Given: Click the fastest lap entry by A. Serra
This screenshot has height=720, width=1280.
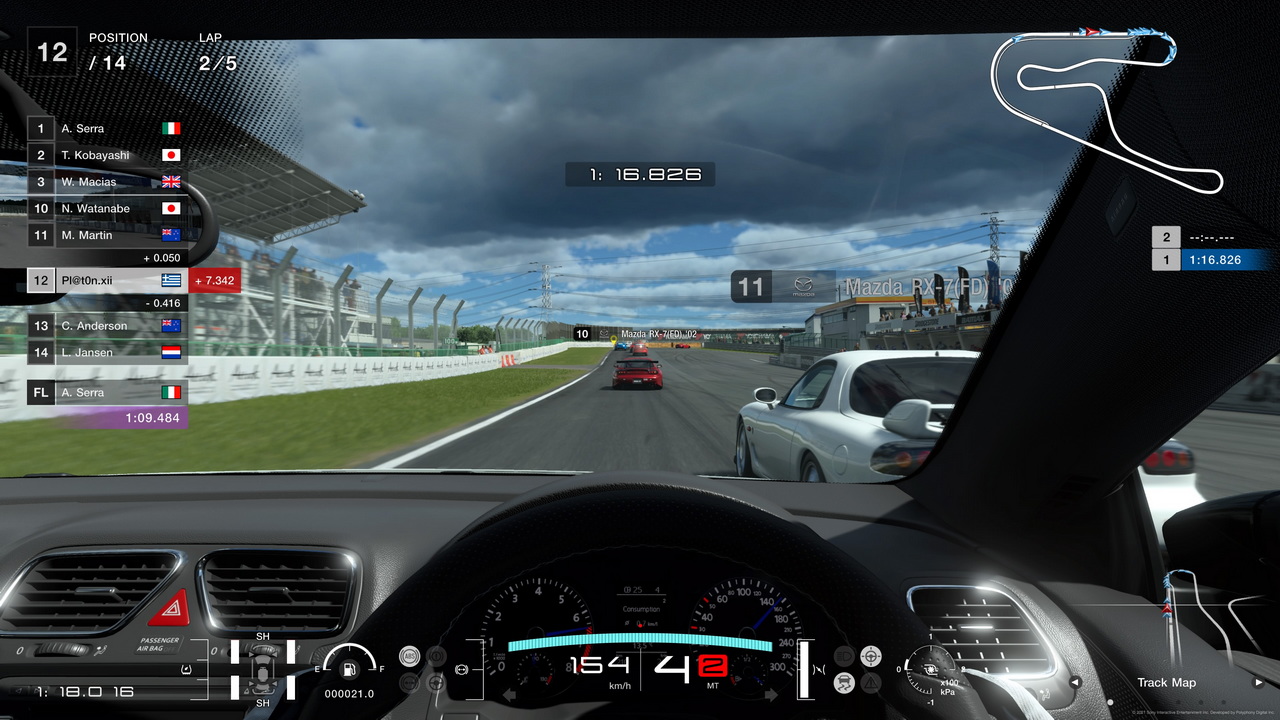Looking at the screenshot, I should (107, 393).
